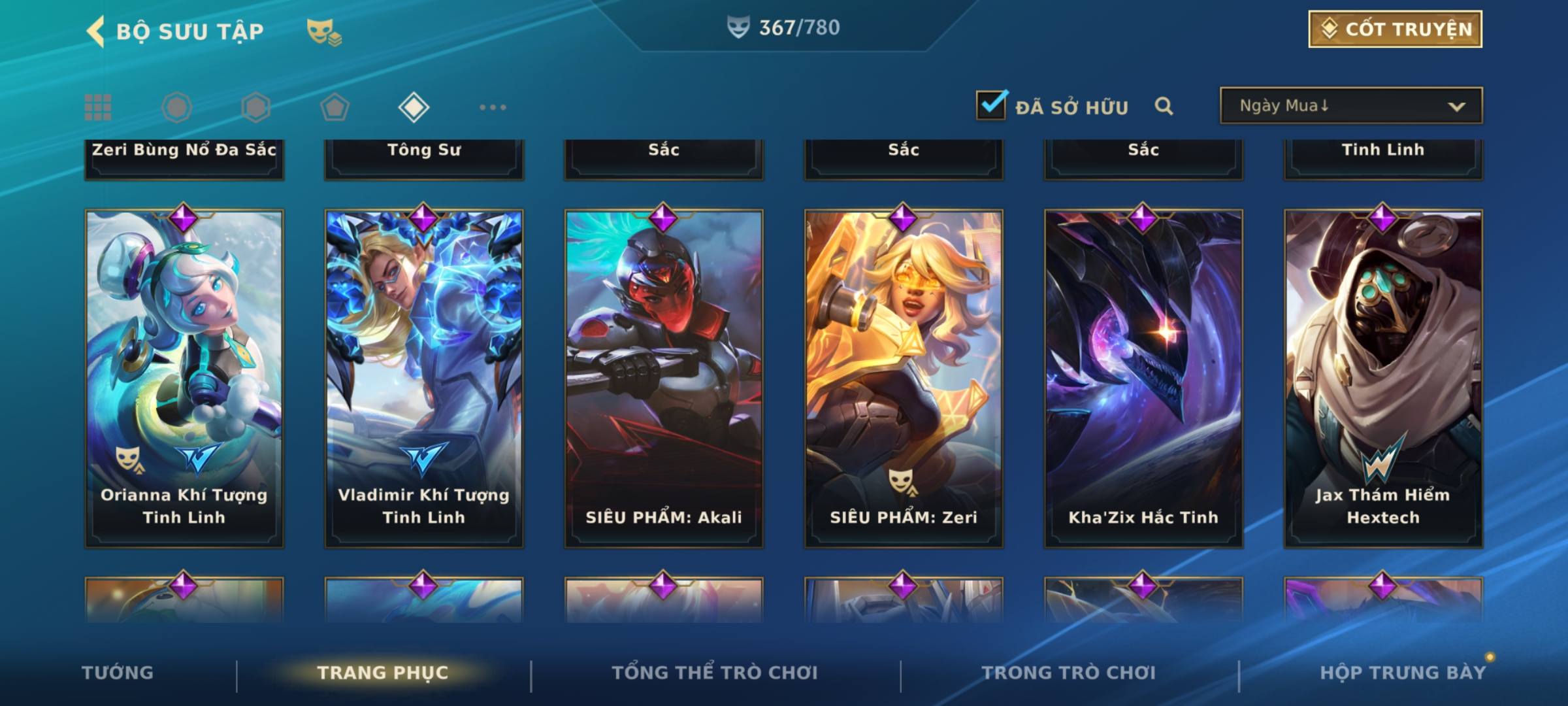The width and height of the screenshot is (1568, 706).
Task: Choose the SIÊU PHẨM: Zeri skin card
Action: [904, 378]
